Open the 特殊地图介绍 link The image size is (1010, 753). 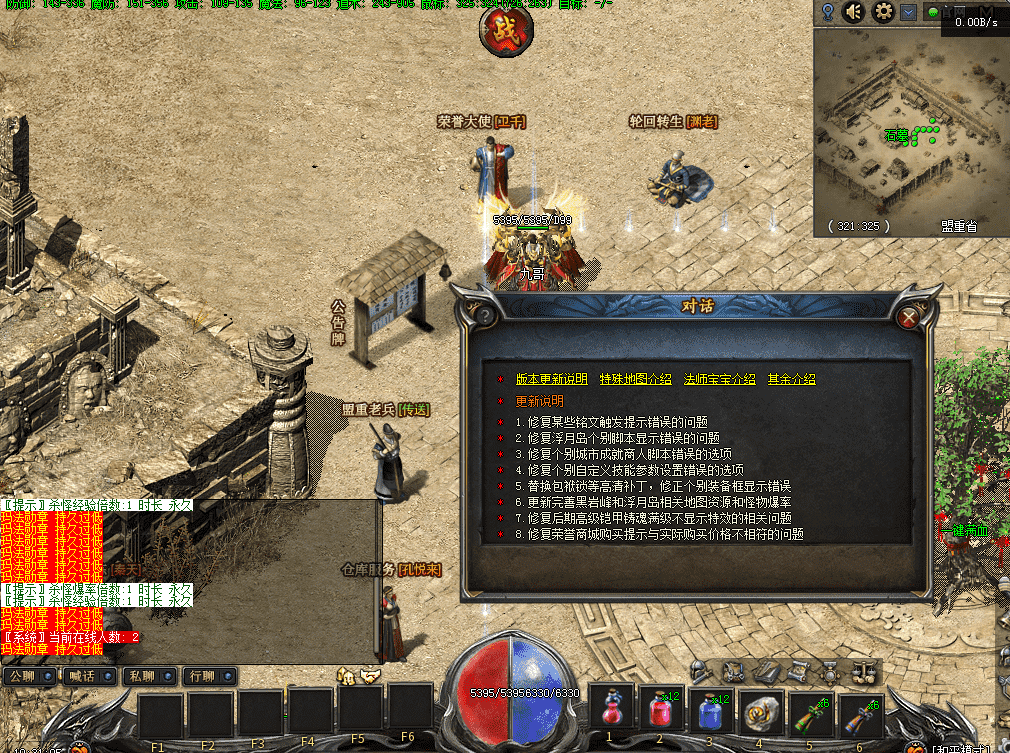635,380
